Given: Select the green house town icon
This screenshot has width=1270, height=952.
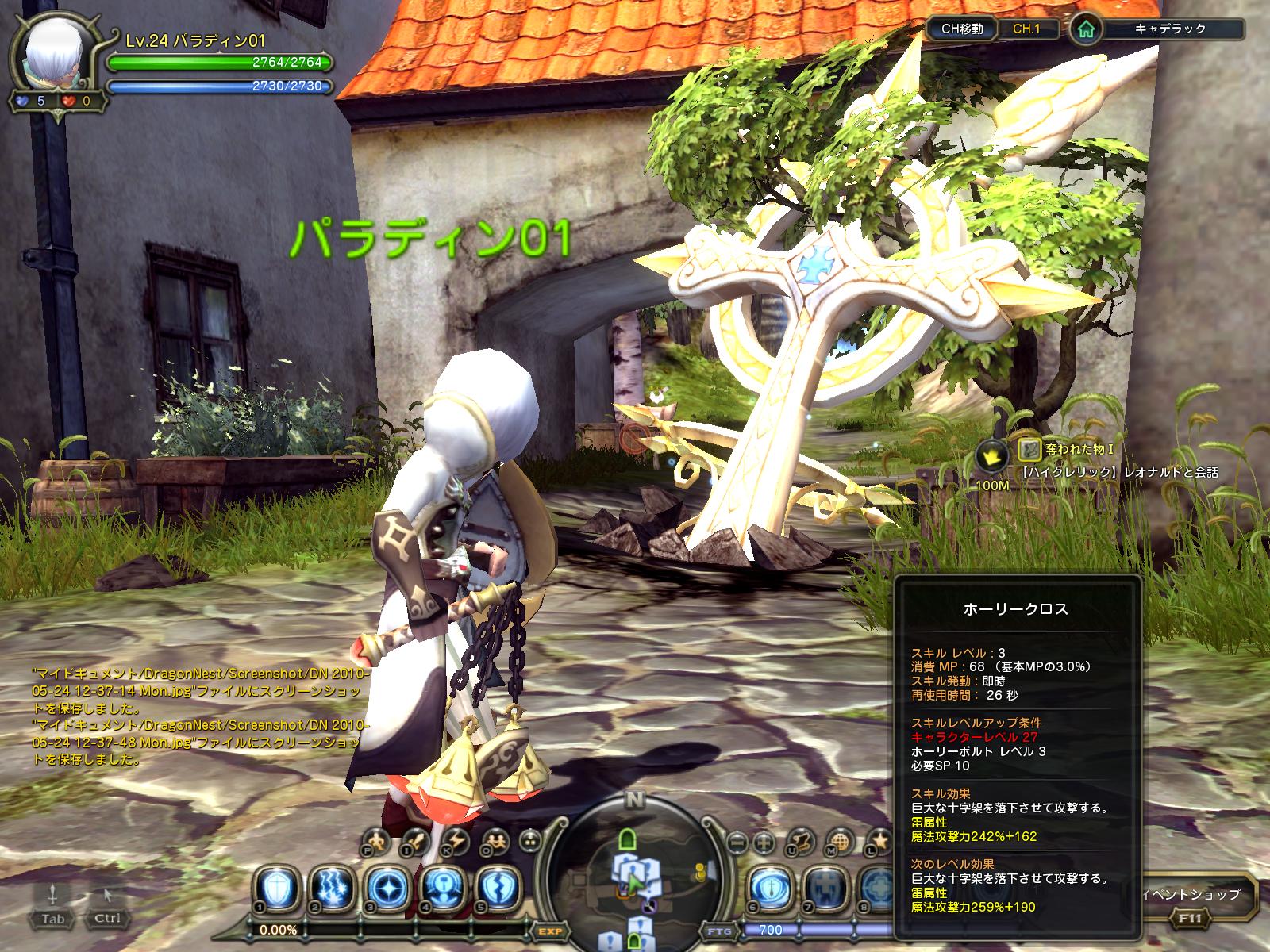Looking at the screenshot, I should coord(1084,30).
